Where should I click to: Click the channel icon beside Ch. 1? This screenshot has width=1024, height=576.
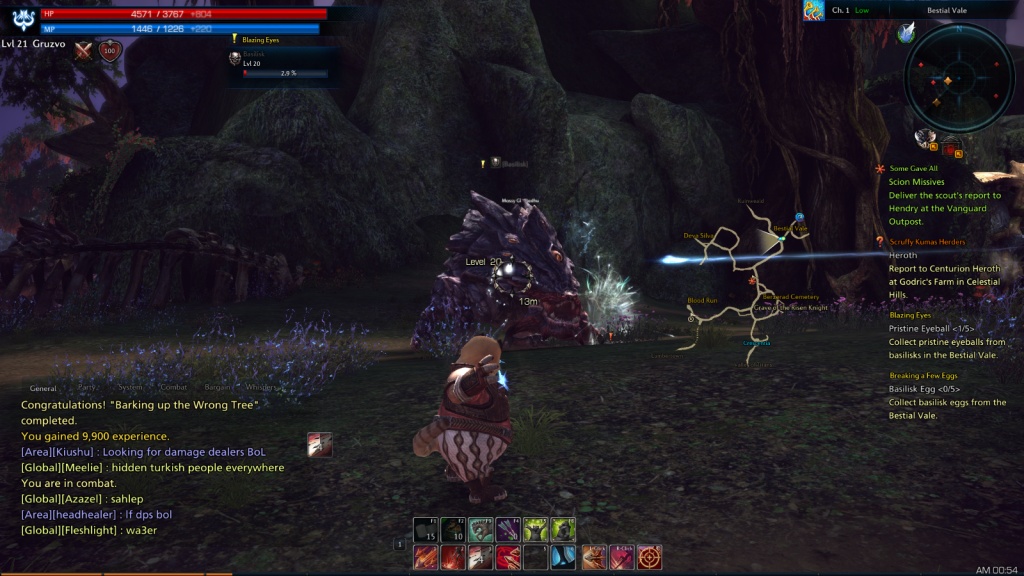pyautogui.click(x=813, y=10)
